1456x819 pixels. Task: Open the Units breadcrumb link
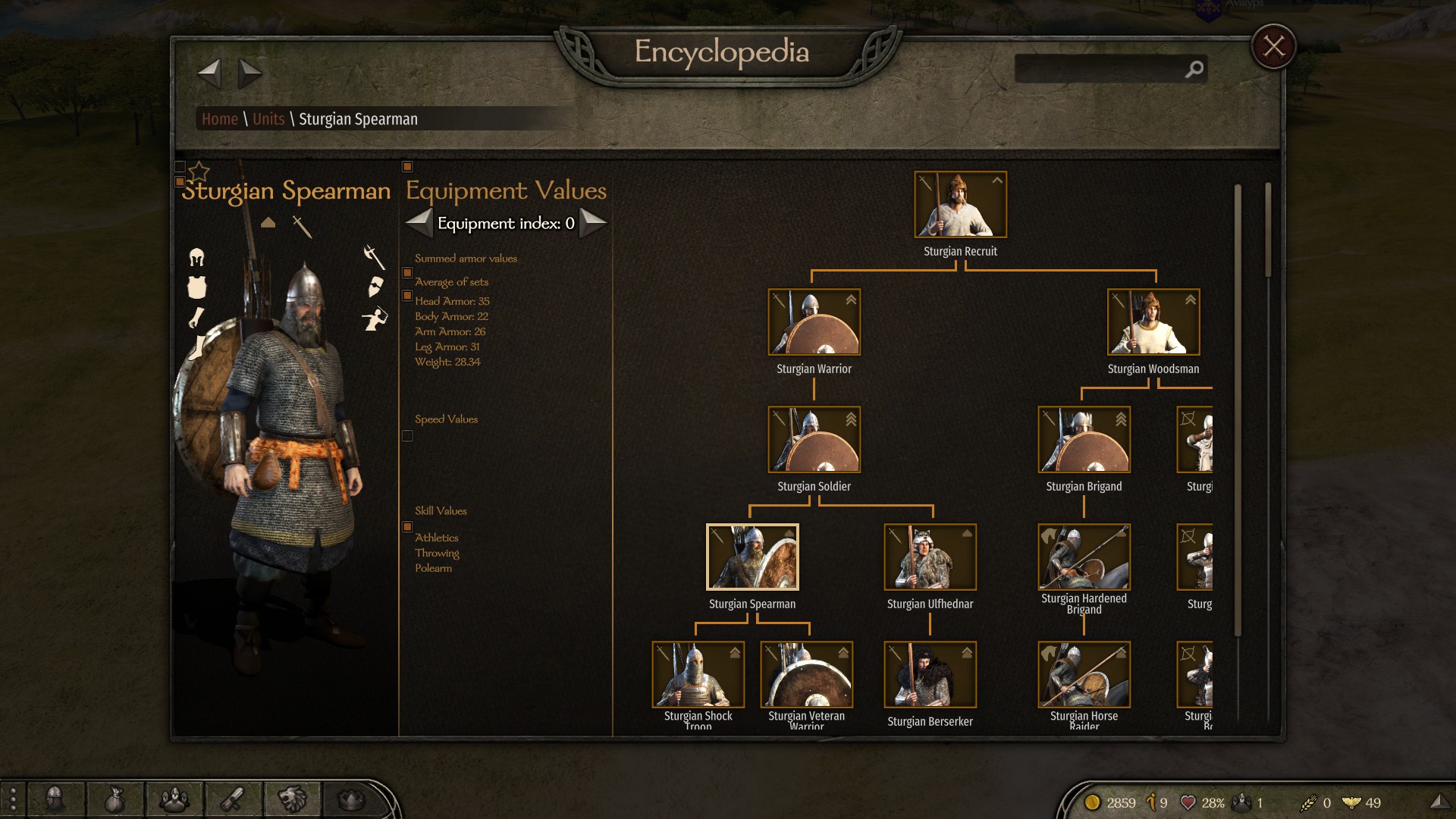click(x=268, y=119)
